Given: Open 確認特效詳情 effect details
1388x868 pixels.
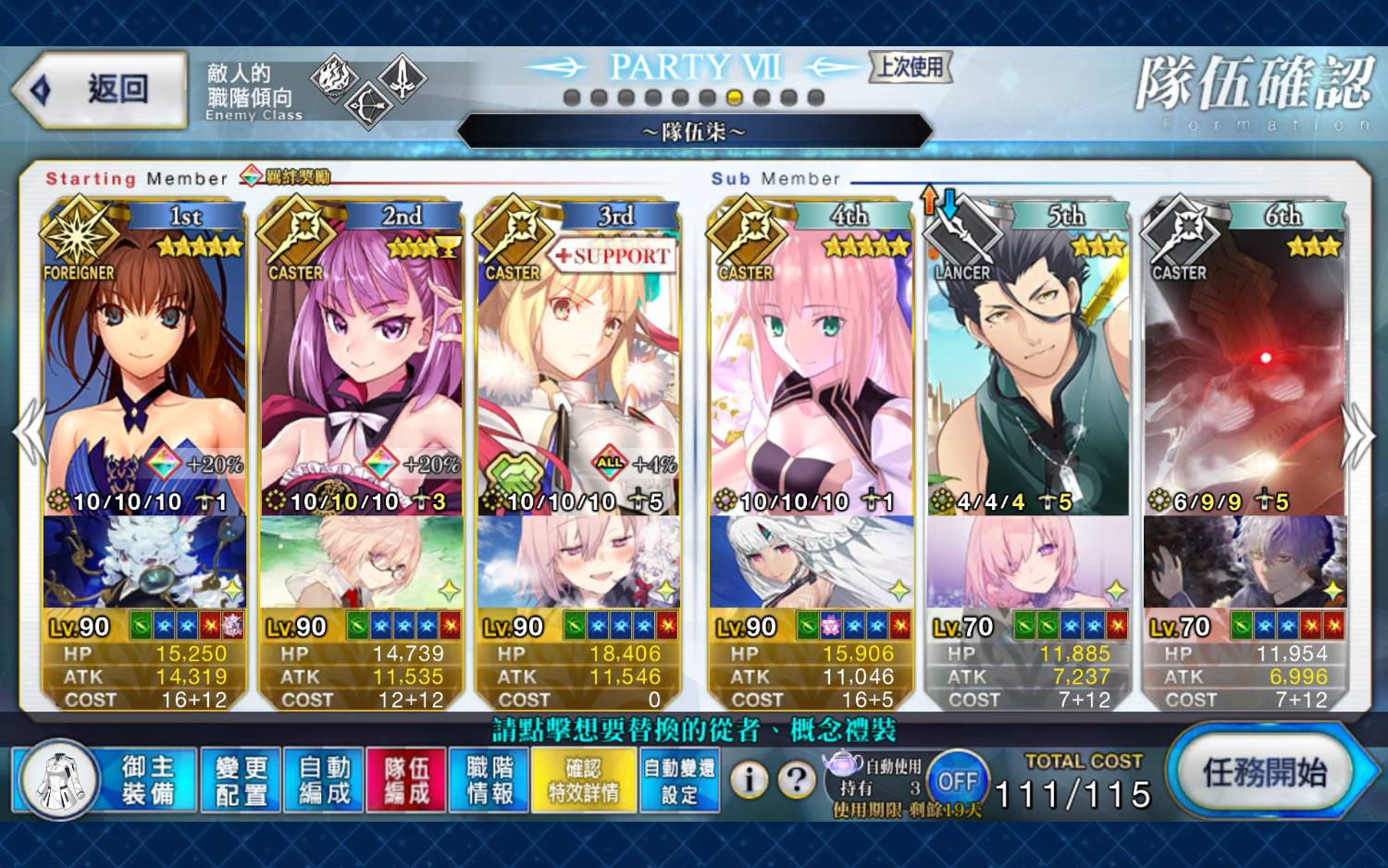Looking at the screenshot, I should click(x=583, y=780).
